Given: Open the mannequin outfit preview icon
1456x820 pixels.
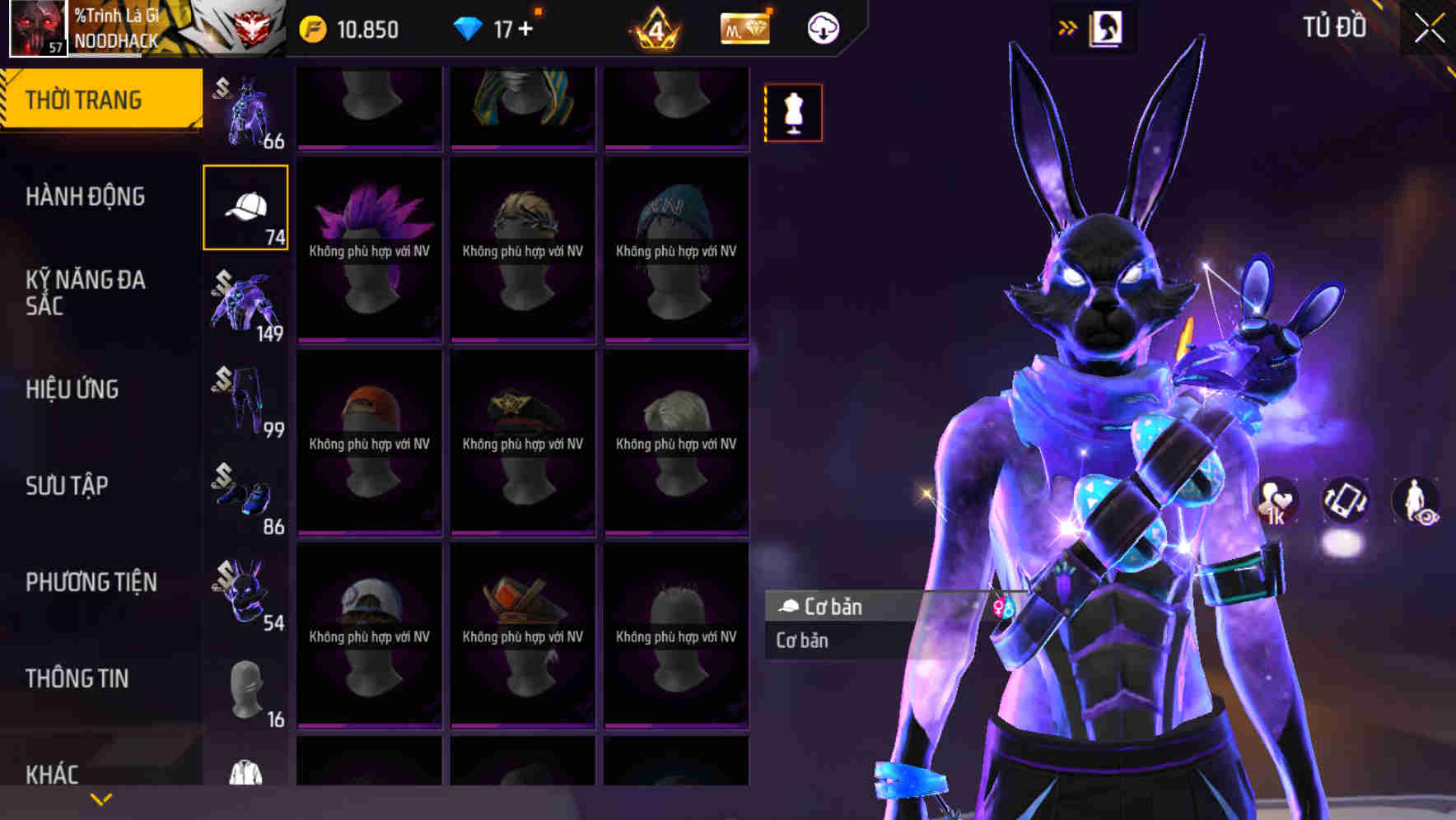Looking at the screenshot, I should 793,113.
